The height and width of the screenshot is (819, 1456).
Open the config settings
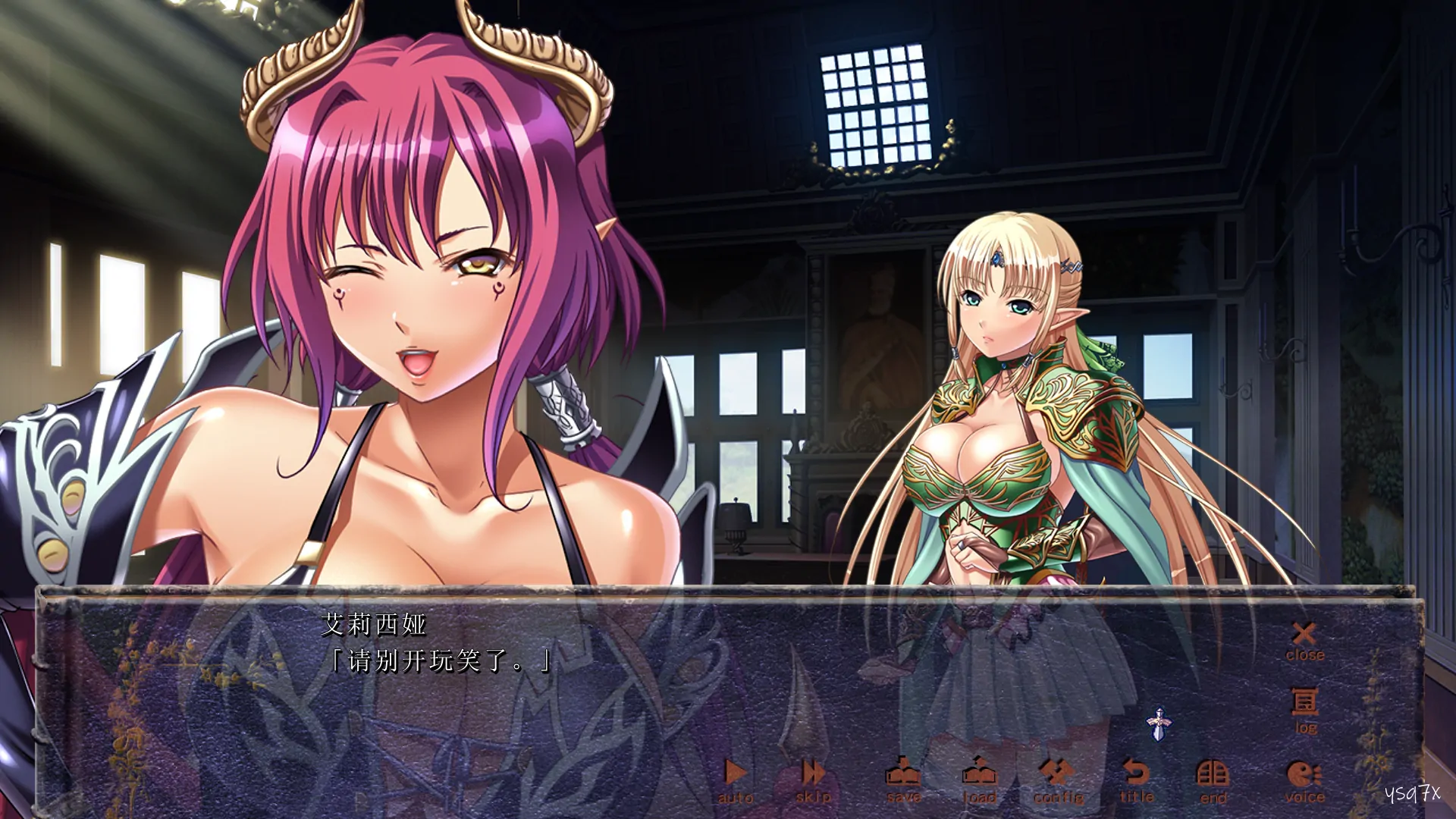[x=1058, y=780]
